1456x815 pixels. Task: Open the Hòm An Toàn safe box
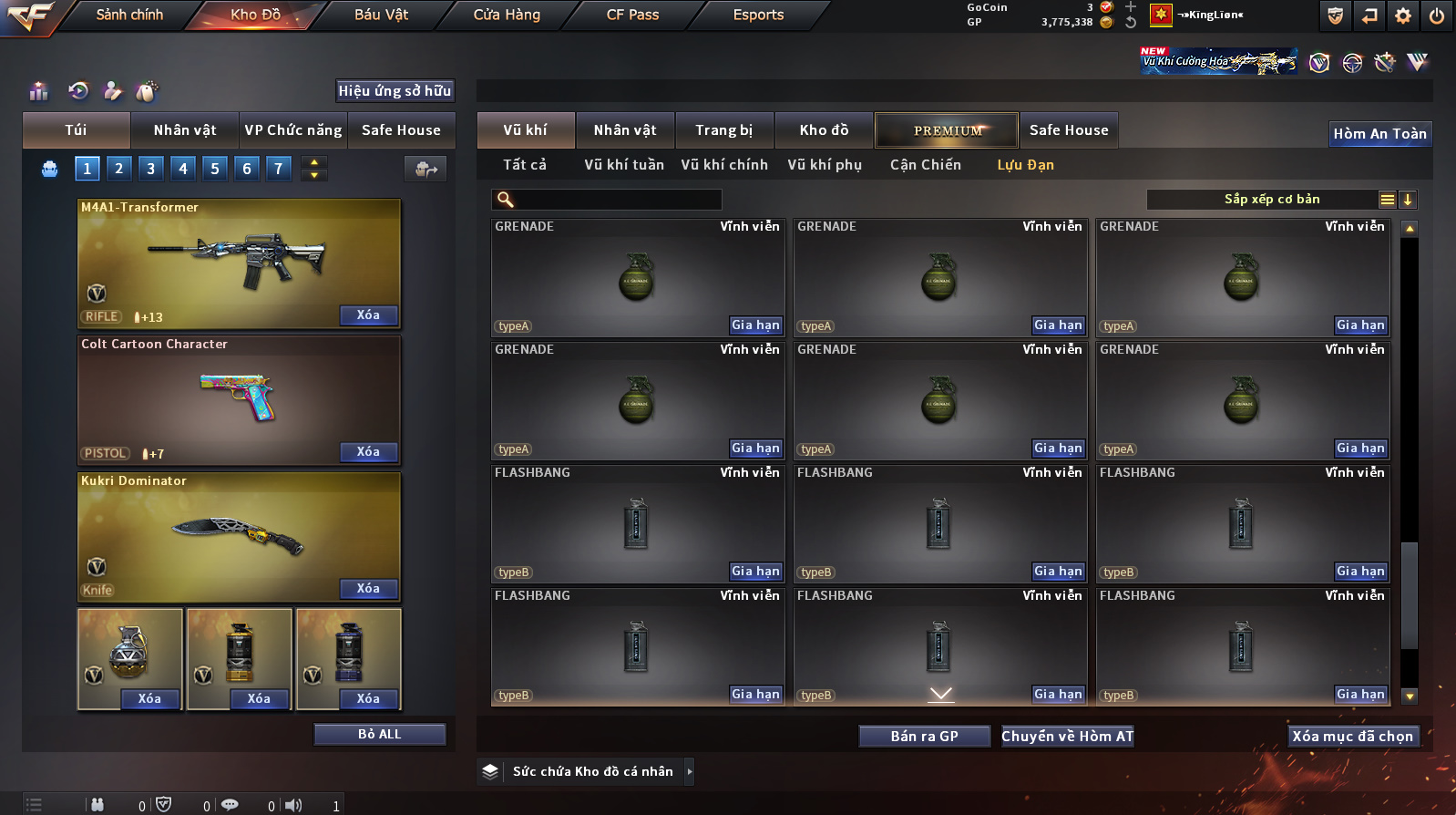point(1379,134)
